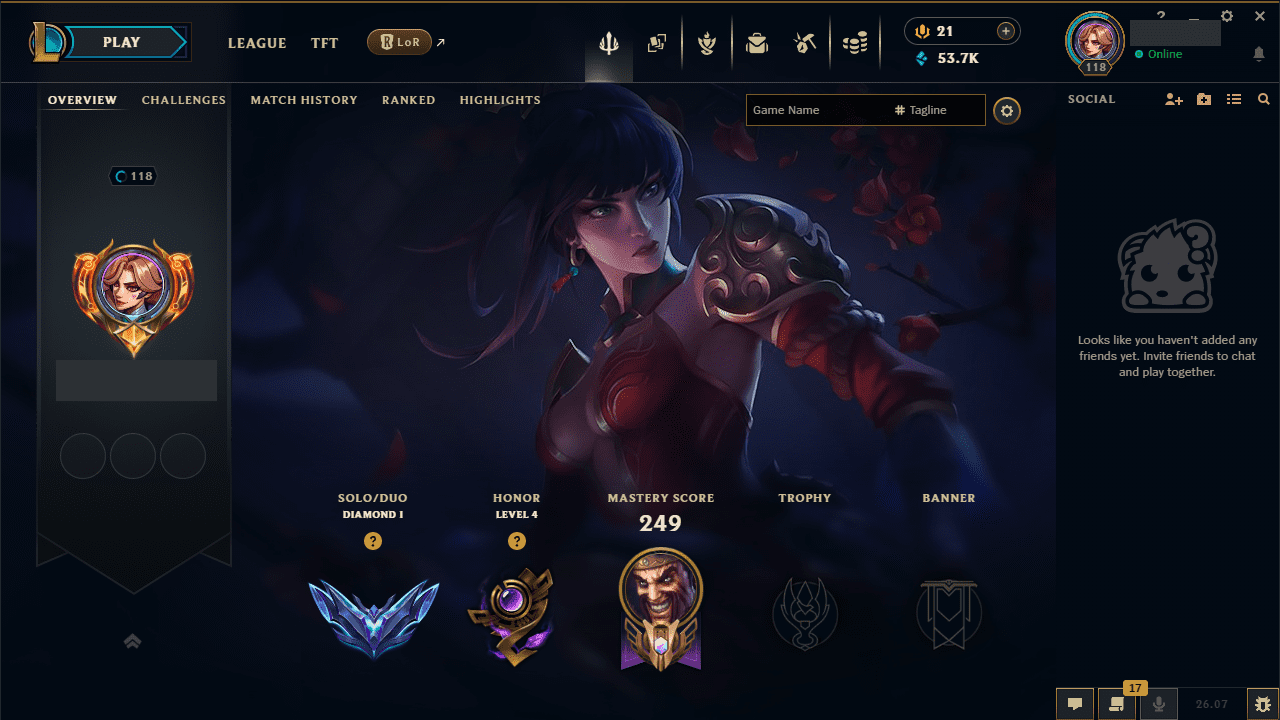
Task: Switch to the MATCH HISTORY tab
Action: [304, 100]
